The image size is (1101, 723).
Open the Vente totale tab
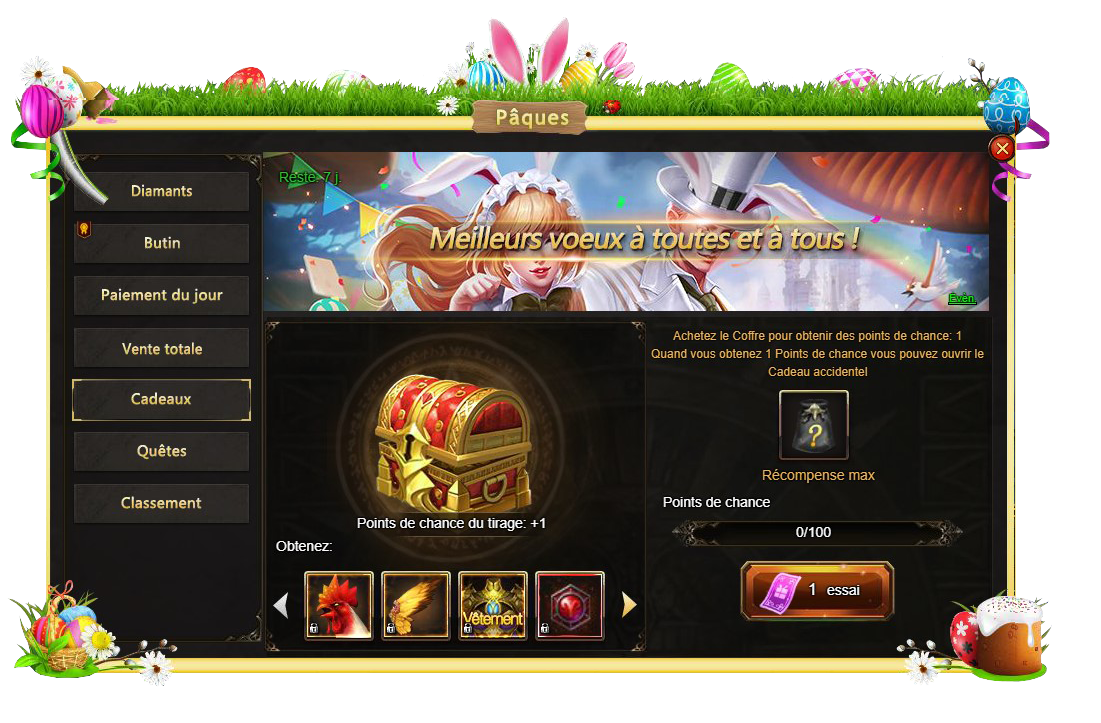(x=161, y=348)
